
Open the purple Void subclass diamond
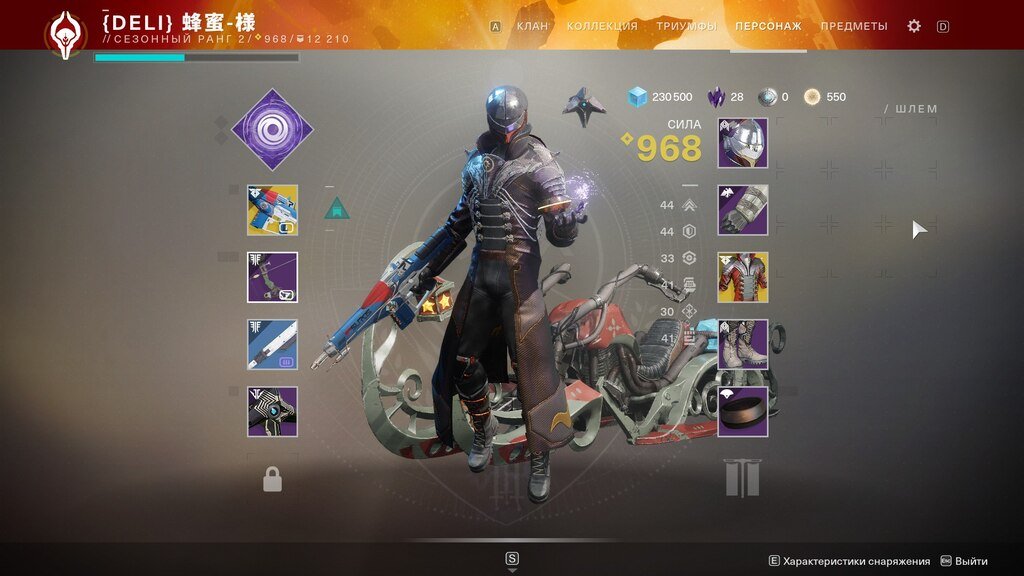tap(272, 129)
